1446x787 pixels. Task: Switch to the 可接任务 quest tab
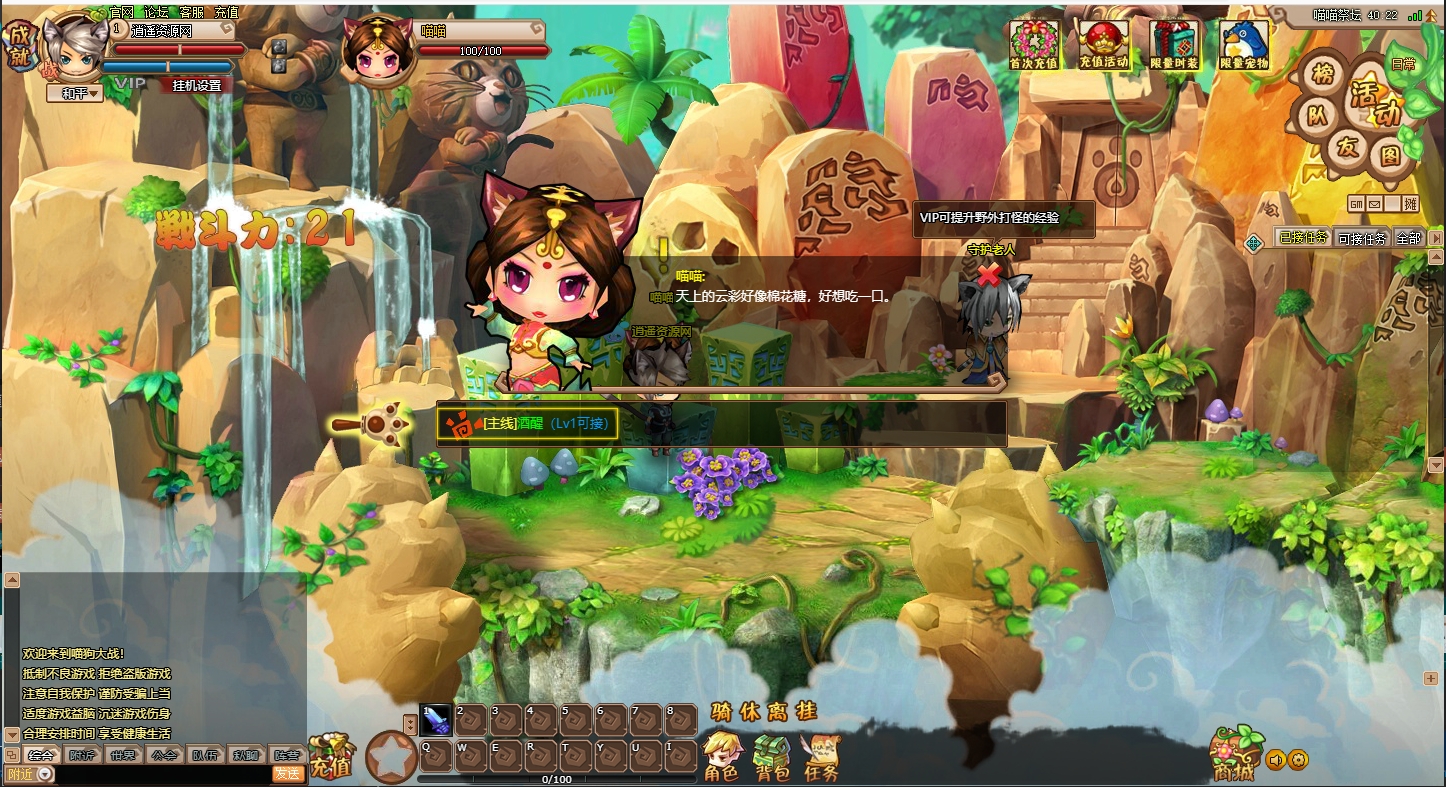1362,238
